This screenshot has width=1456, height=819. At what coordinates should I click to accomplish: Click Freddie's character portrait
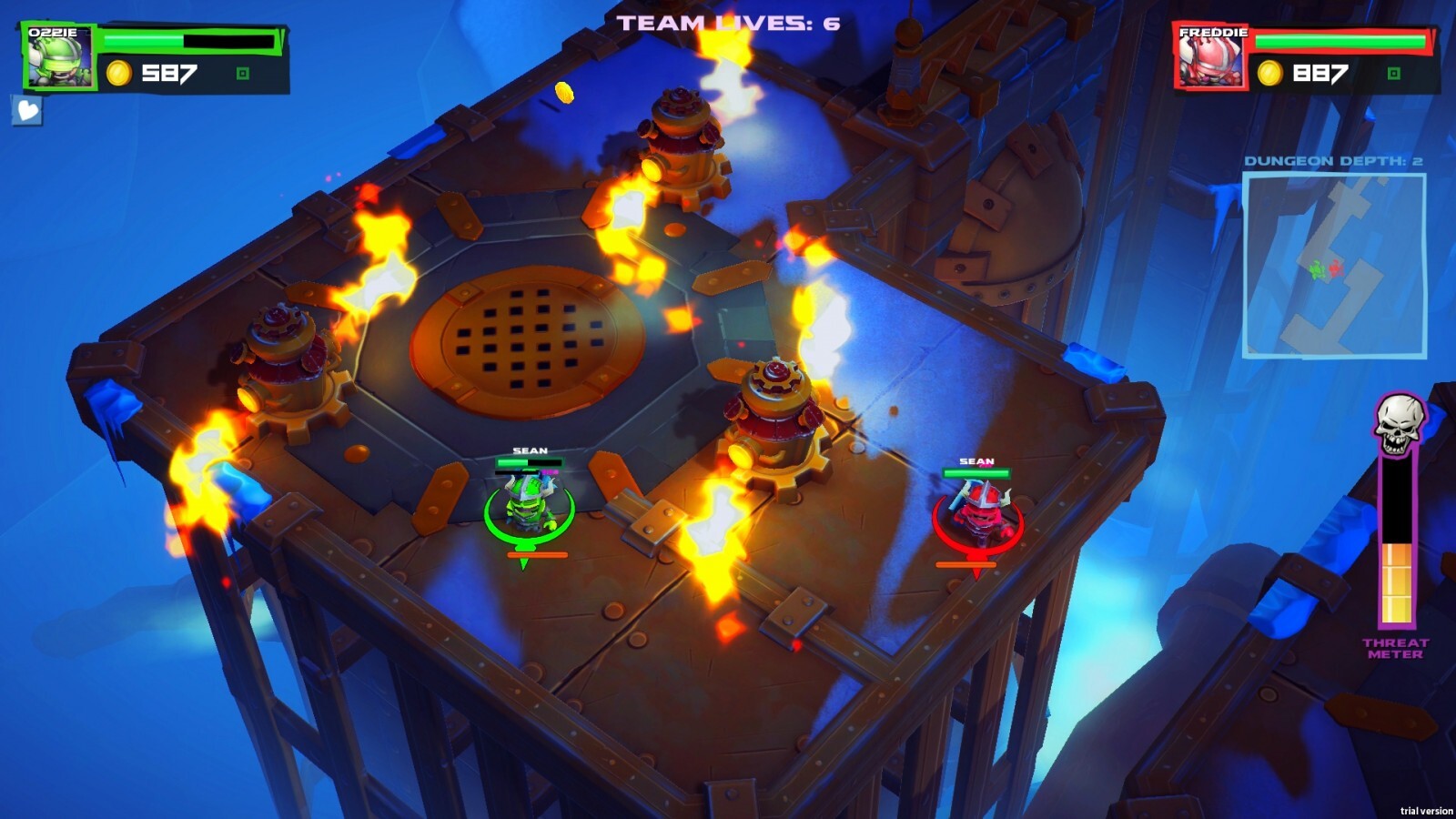(x=1210, y=55)
